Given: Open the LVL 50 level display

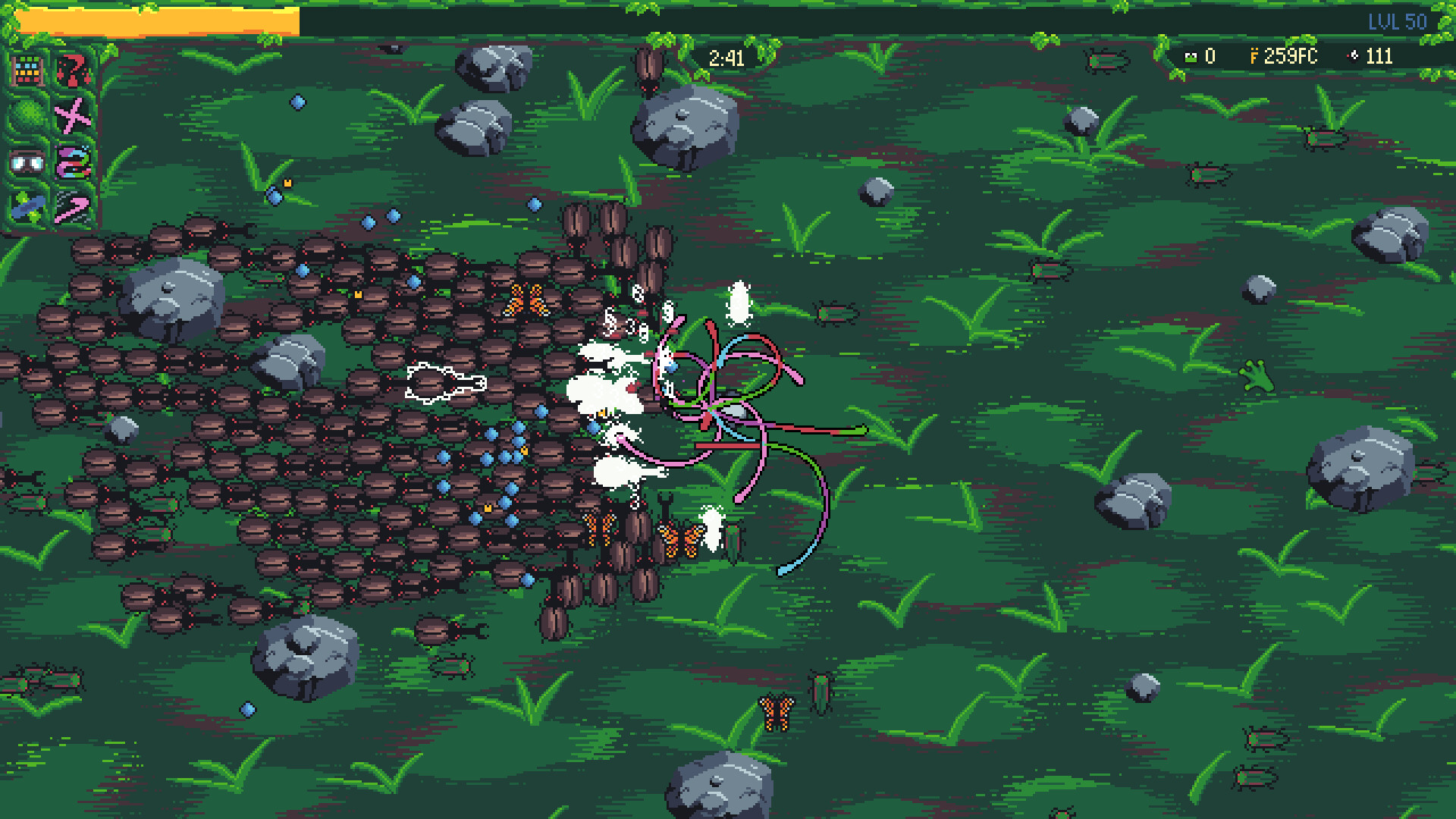Looking at the screenshot, I should pos(1398,22).
